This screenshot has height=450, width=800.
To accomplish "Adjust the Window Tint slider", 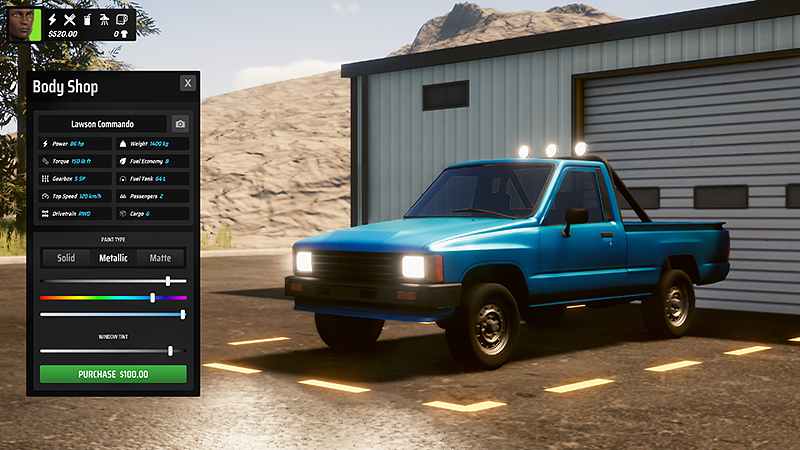I will pyautogui.click(x=113, y=351).
